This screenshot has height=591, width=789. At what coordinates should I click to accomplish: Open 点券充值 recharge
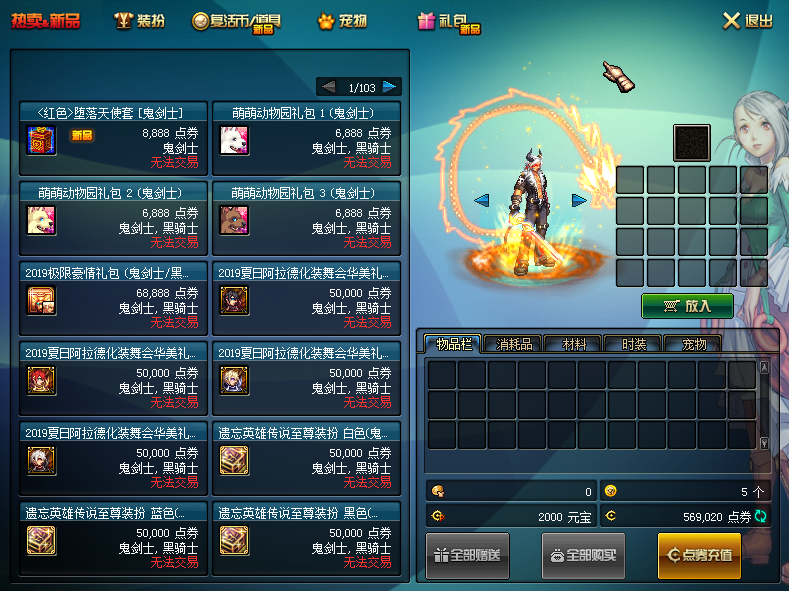tap(699, 556)
